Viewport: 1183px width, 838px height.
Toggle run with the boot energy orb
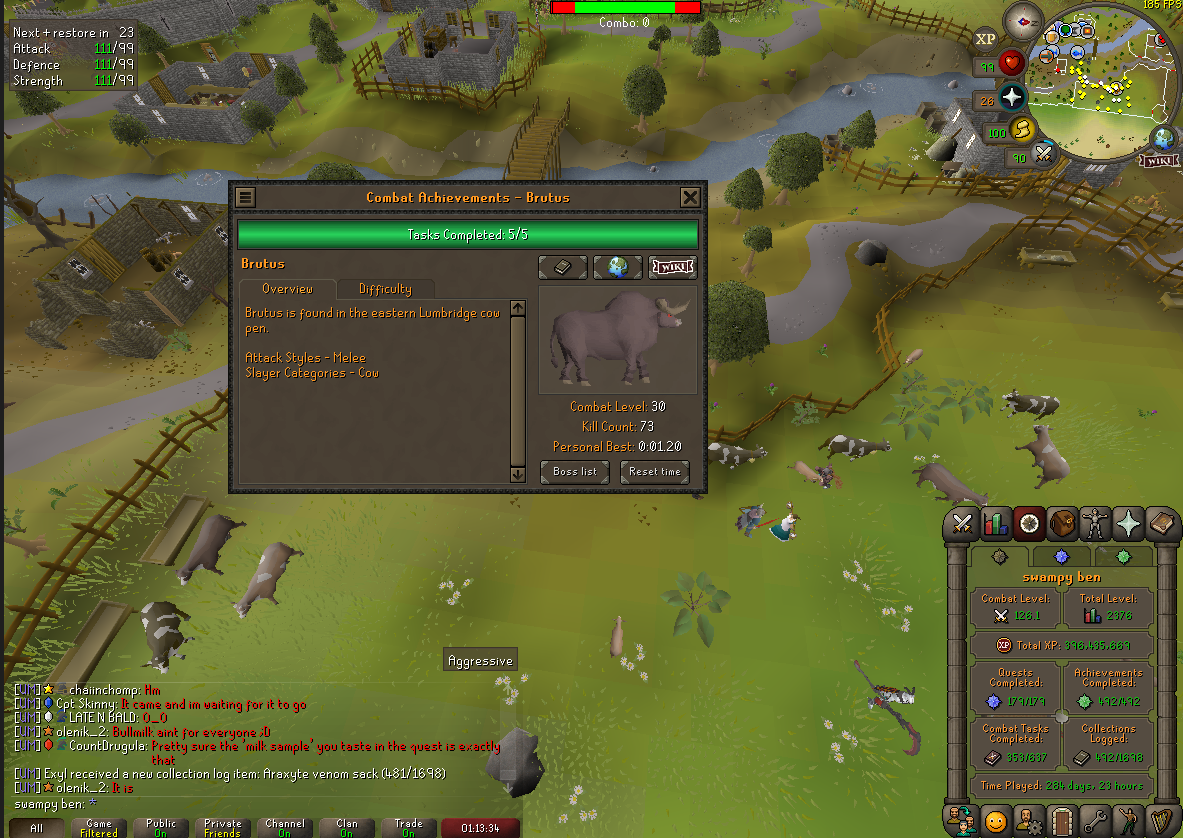1022,129
